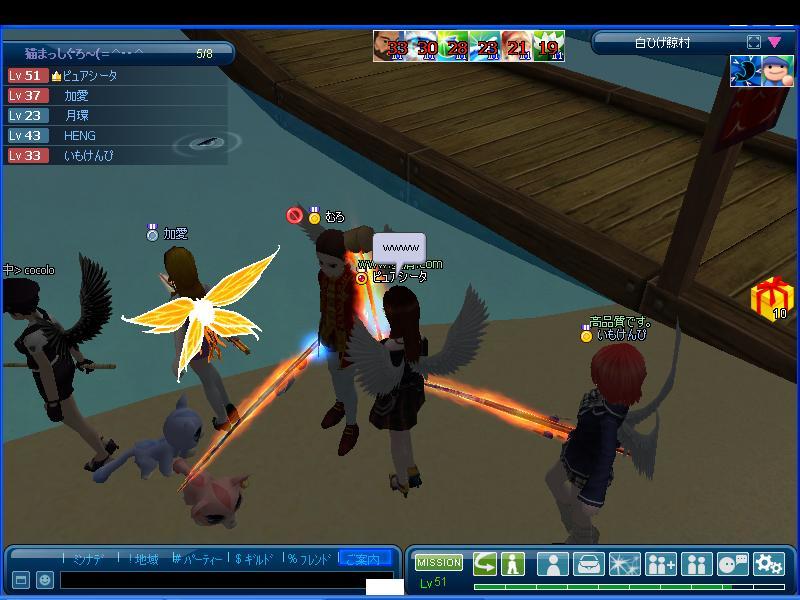Click the chat text input box
Viewport: 800px width, 600px height.
pyautogui.click(x=212, y=580)
